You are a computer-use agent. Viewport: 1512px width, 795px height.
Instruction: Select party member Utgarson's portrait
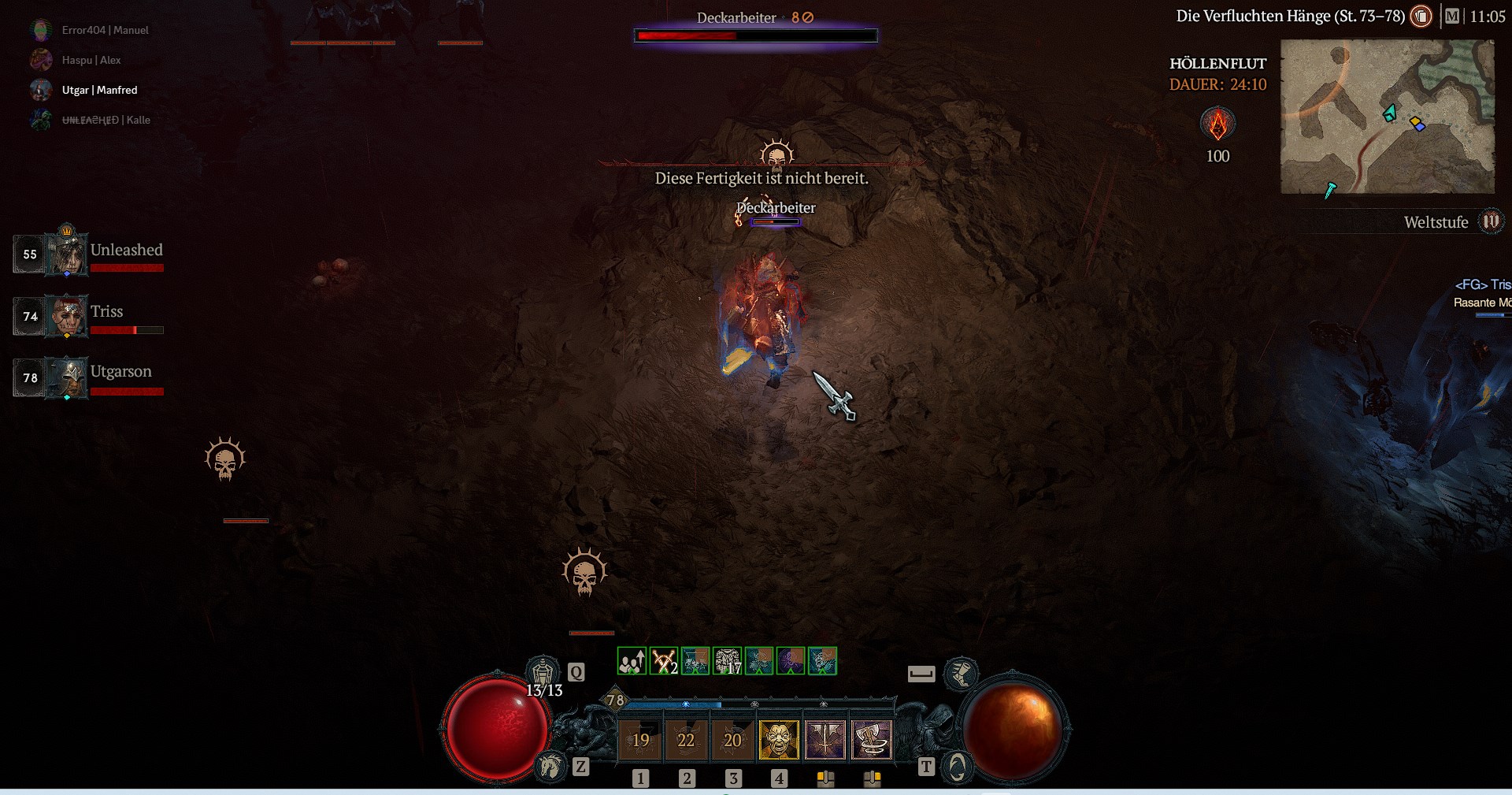pos(67,377)
